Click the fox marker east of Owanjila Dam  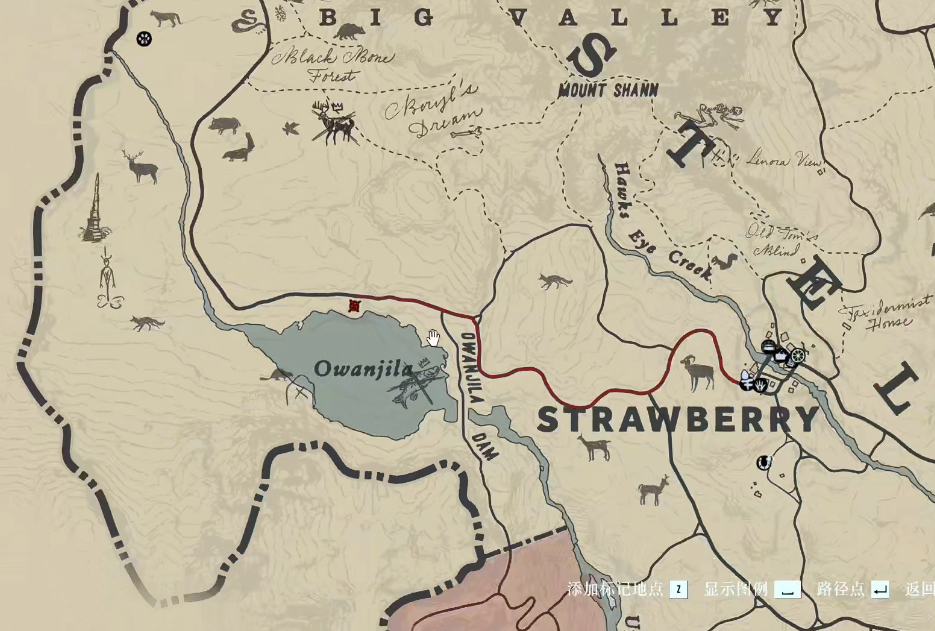[x=554, y=281]
